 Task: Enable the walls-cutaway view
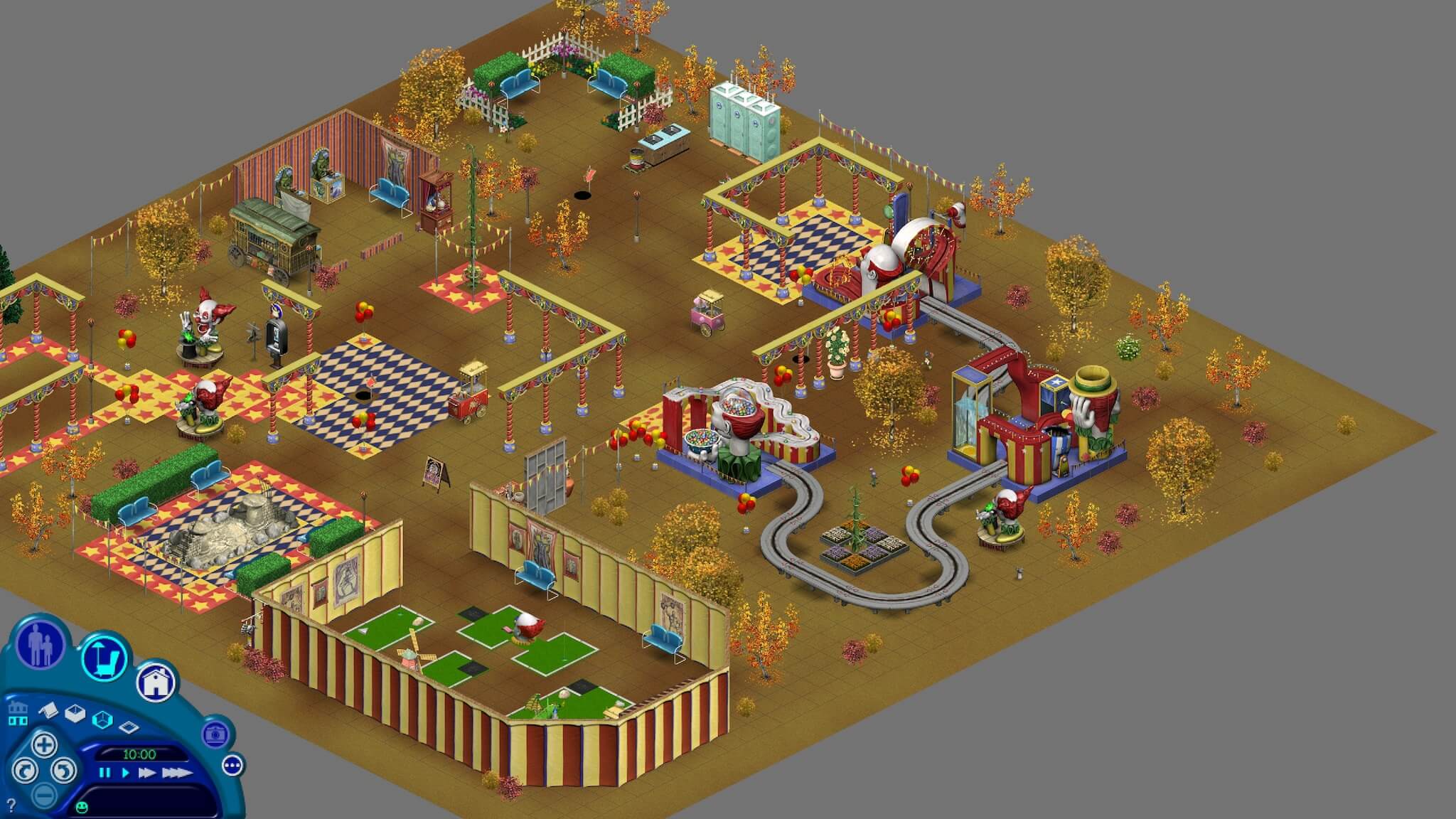click(75, 713)
